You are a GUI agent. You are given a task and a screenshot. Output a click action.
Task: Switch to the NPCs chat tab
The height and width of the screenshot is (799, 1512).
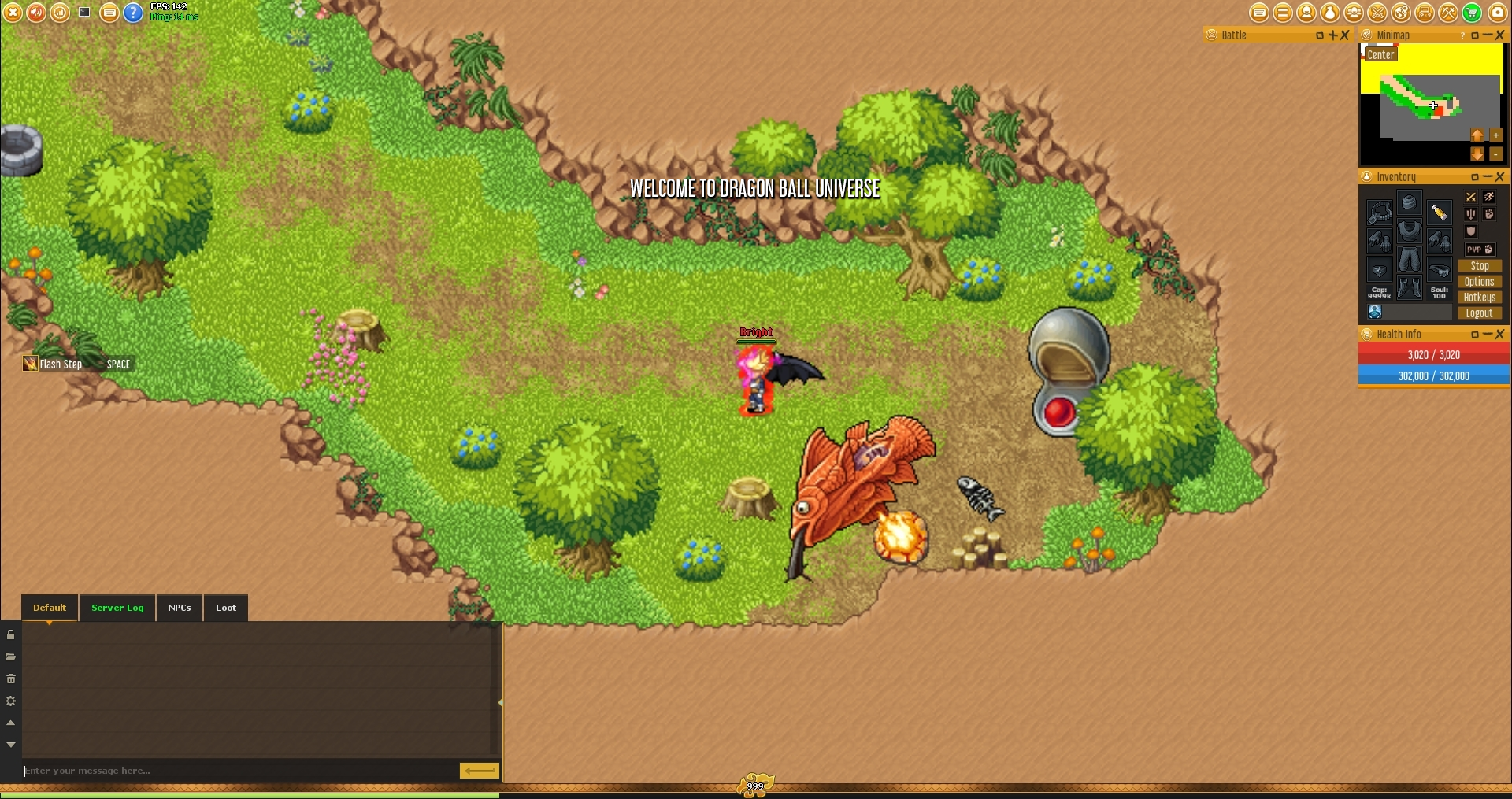(x=180, y=608)
